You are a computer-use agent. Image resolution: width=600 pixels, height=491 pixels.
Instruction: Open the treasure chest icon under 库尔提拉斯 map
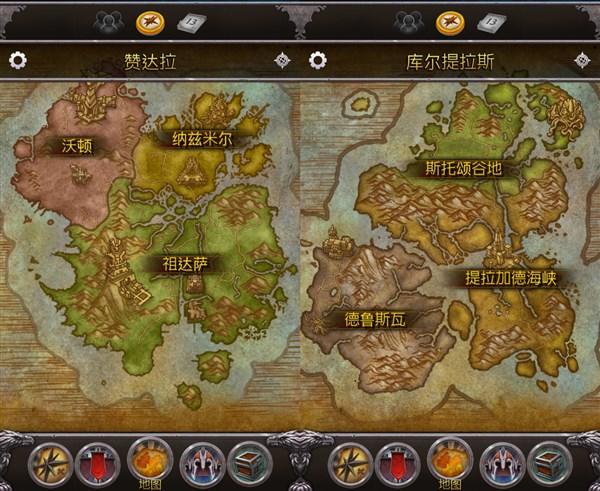coord(550,464)
